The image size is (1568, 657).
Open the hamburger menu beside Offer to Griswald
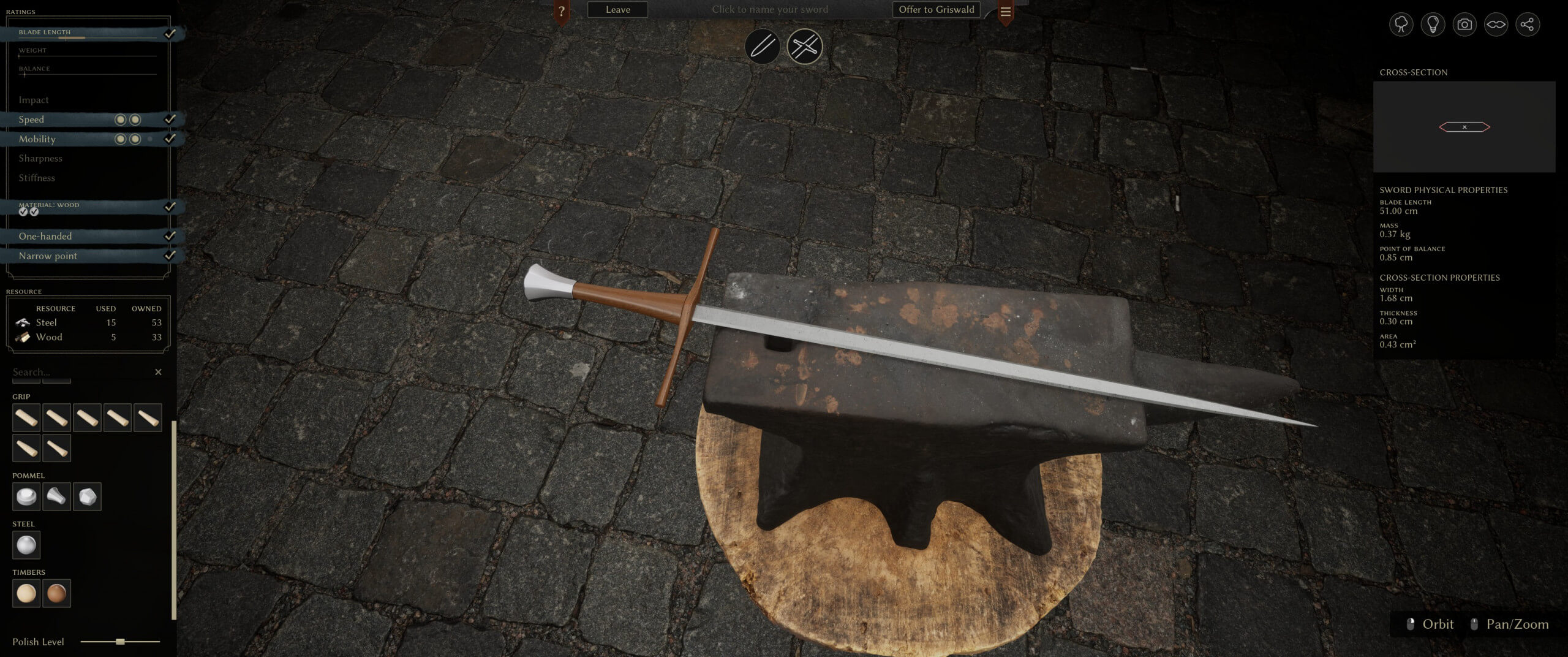[x=1006, y=10]
